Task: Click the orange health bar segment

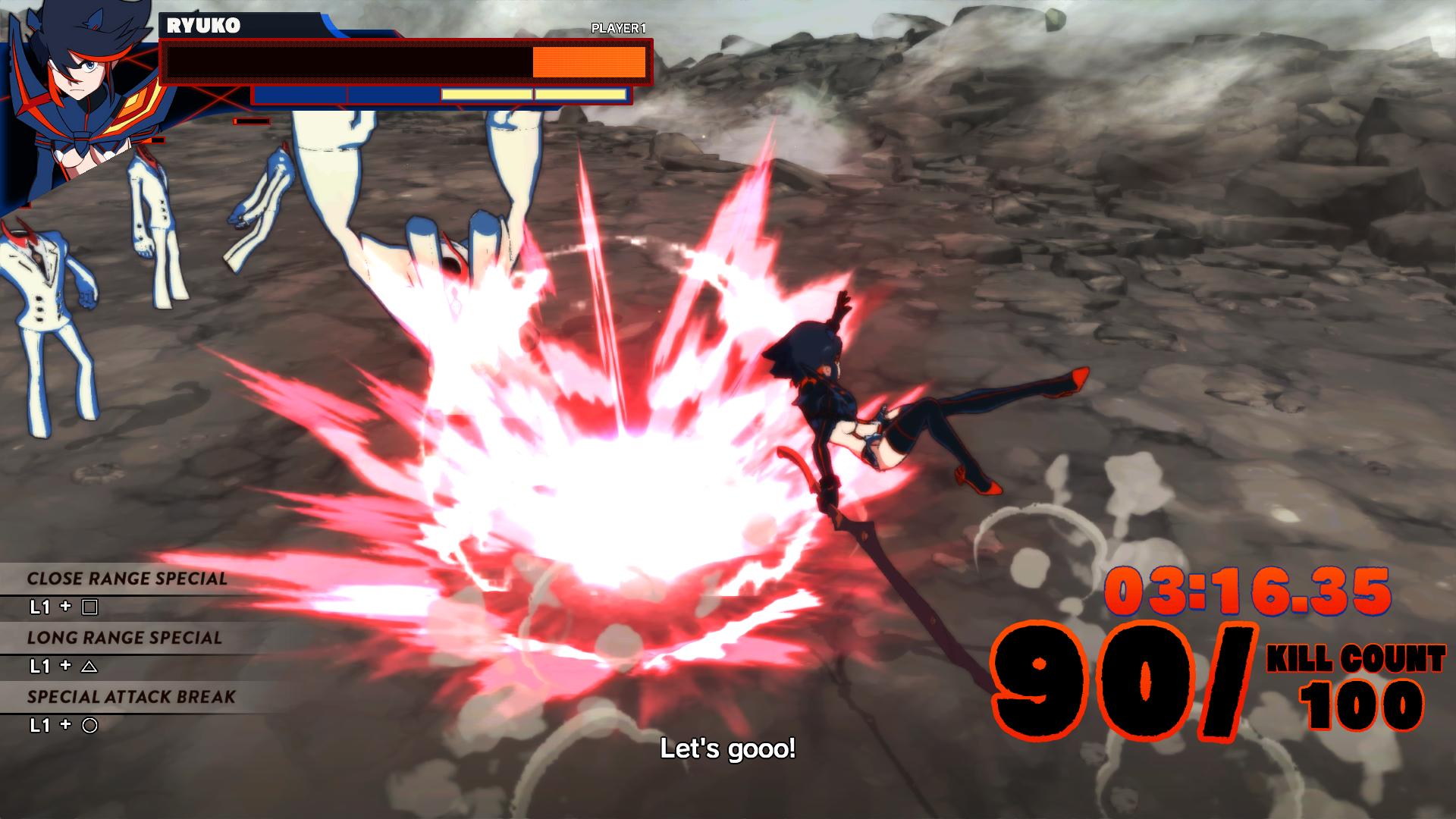Action: click(588, 62)
